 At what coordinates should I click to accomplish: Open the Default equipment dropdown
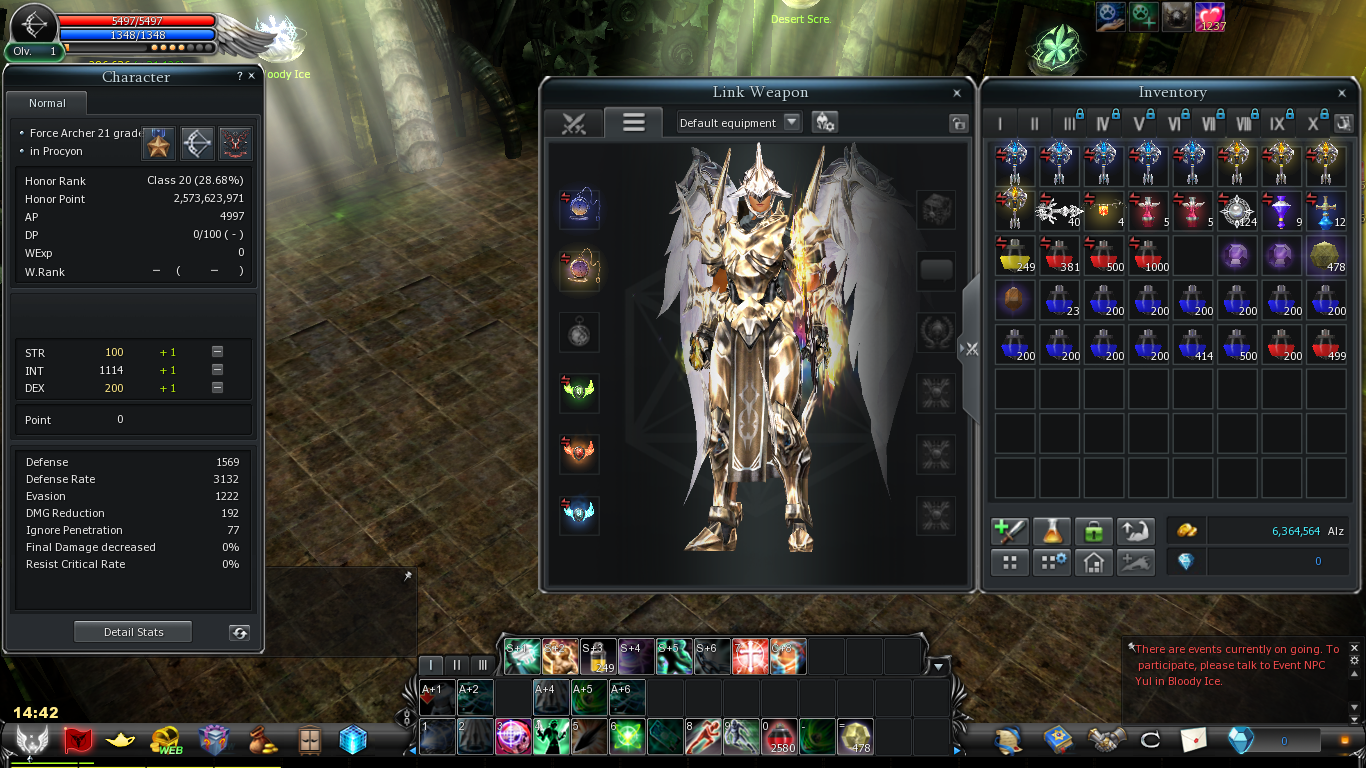pos(791,122)
